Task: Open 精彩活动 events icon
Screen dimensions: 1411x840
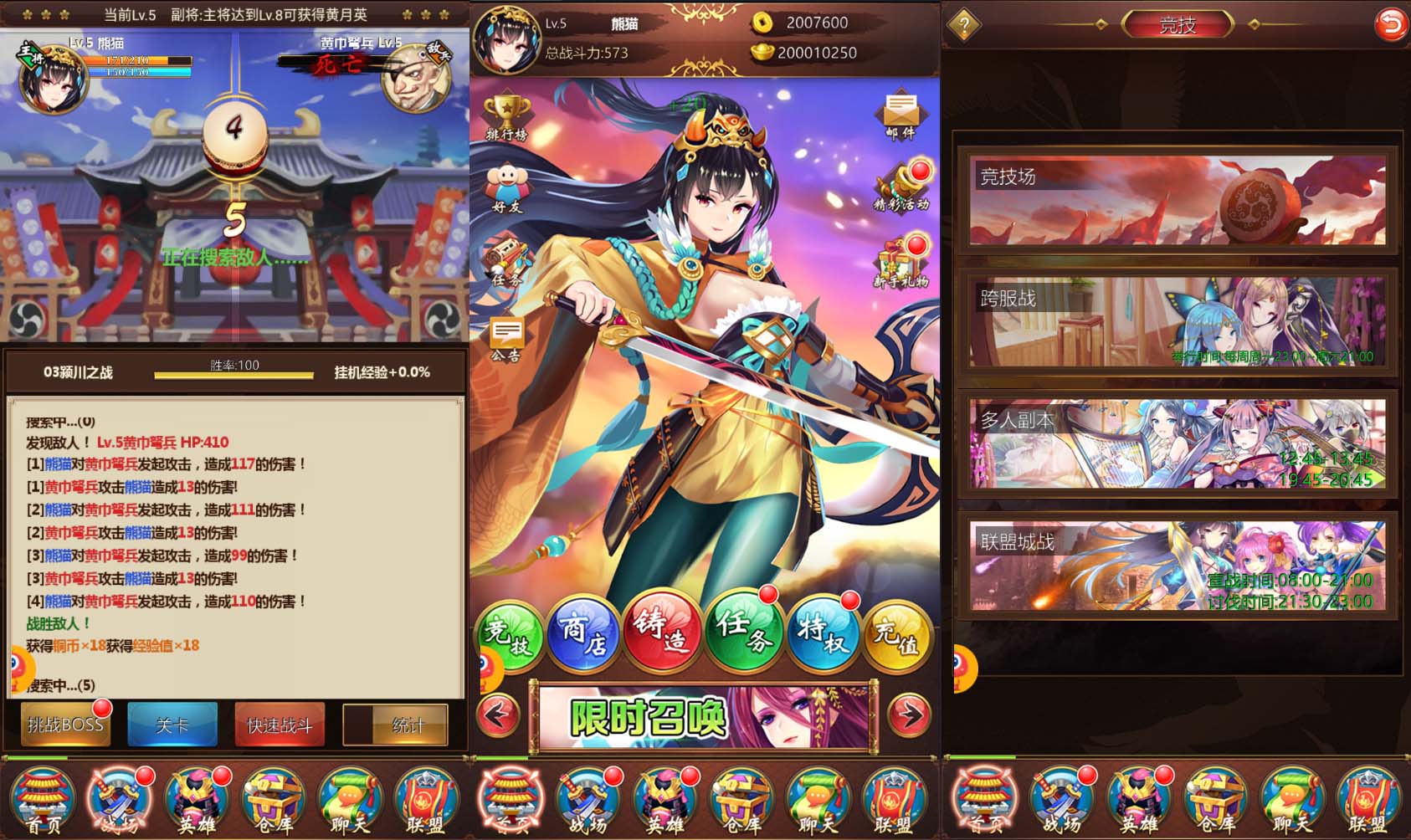Action: pyautogui.click(x=900, y=188)
